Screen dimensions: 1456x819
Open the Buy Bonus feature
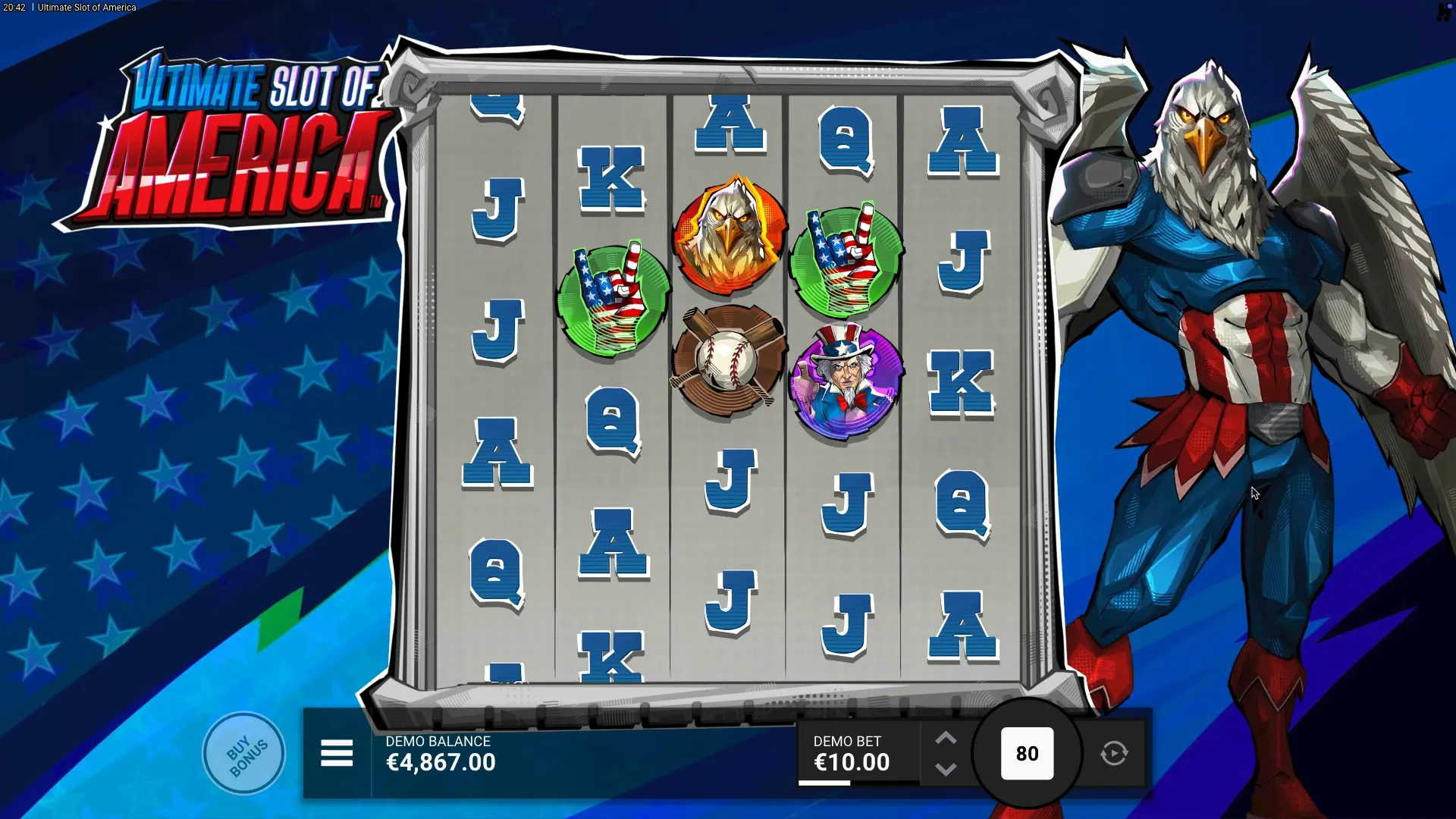244,754
